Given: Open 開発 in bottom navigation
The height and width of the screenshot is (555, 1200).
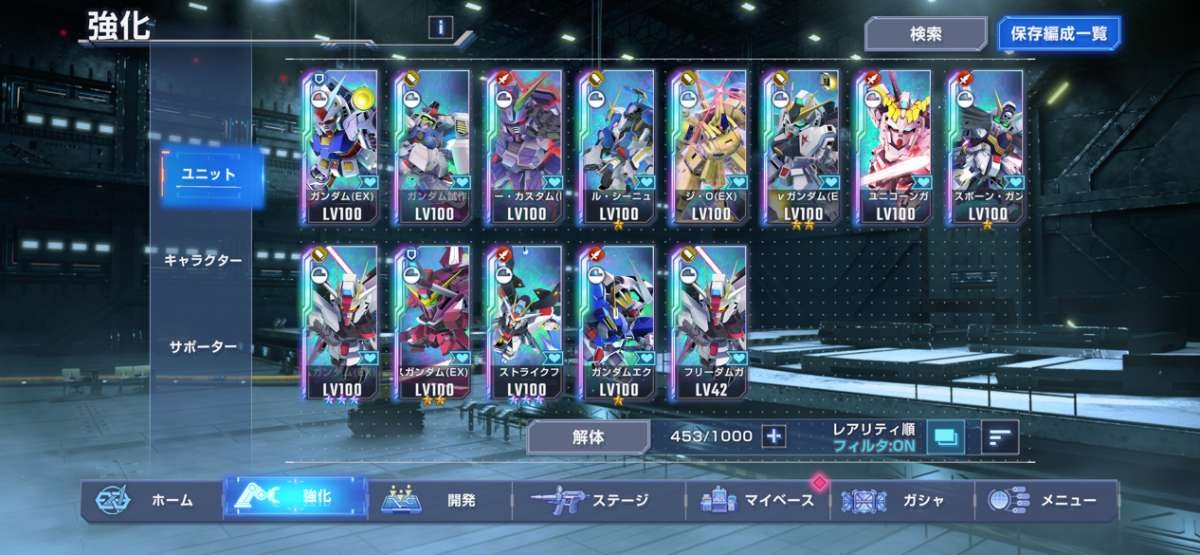Looking at the screenshot, I should click(x=440, y=500).
